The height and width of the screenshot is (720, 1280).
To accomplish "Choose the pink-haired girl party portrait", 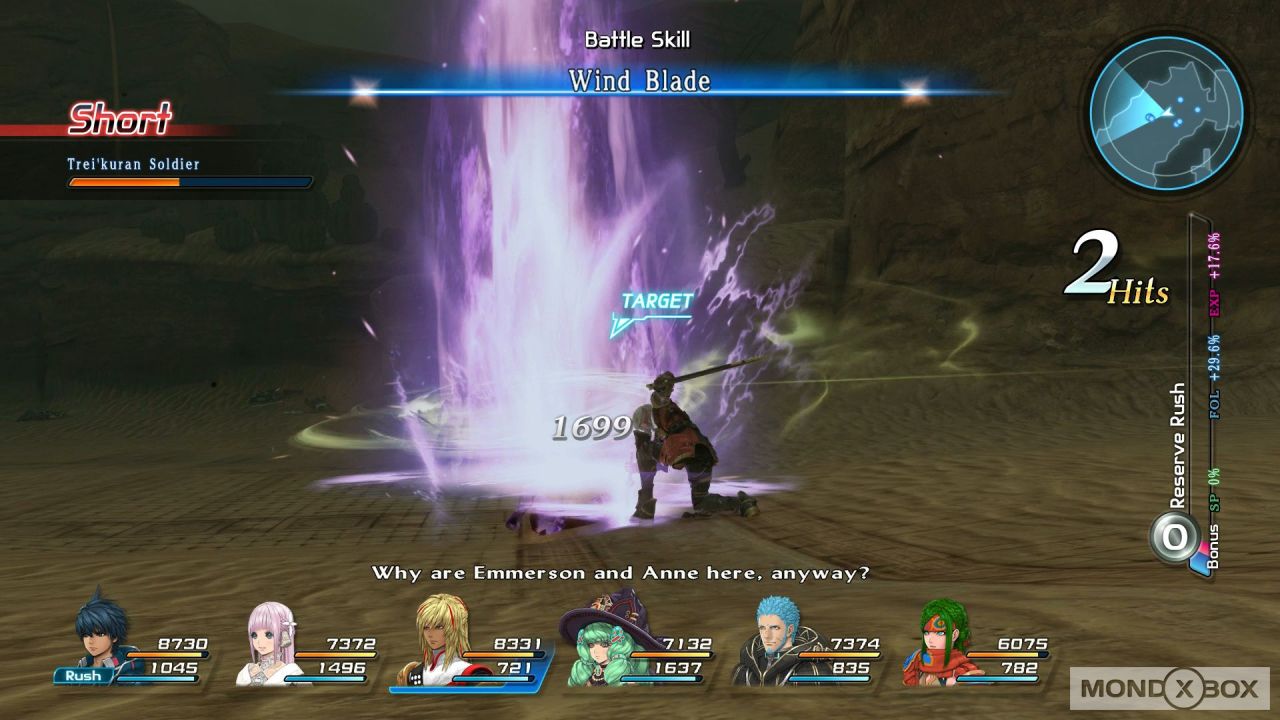I will [x=272, y=642].
